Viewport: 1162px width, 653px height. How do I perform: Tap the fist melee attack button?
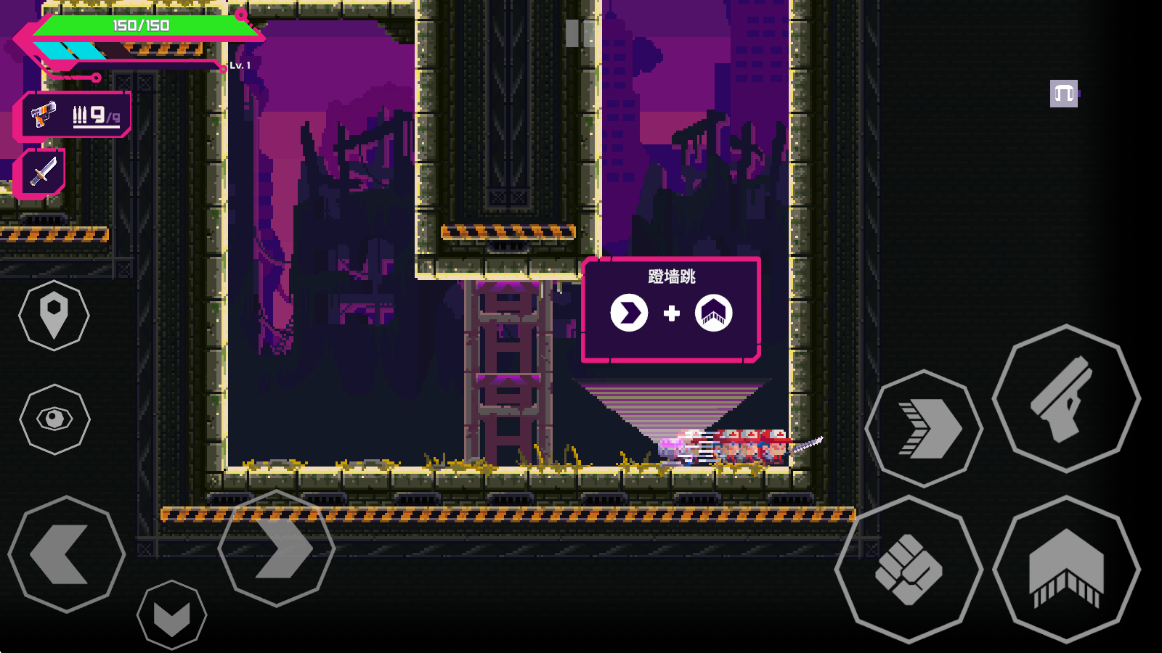coord(908,569)
